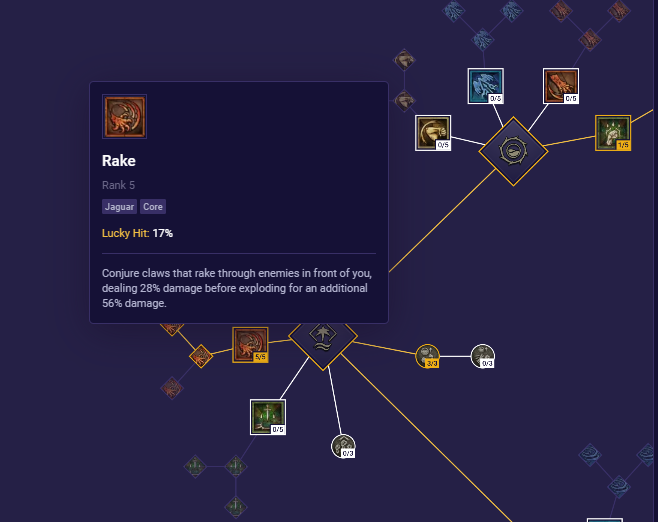The width and height of the screenshot is (658, 522).
Task: Click the lone 0/3 passive below the palm hub
Action: 344,446
